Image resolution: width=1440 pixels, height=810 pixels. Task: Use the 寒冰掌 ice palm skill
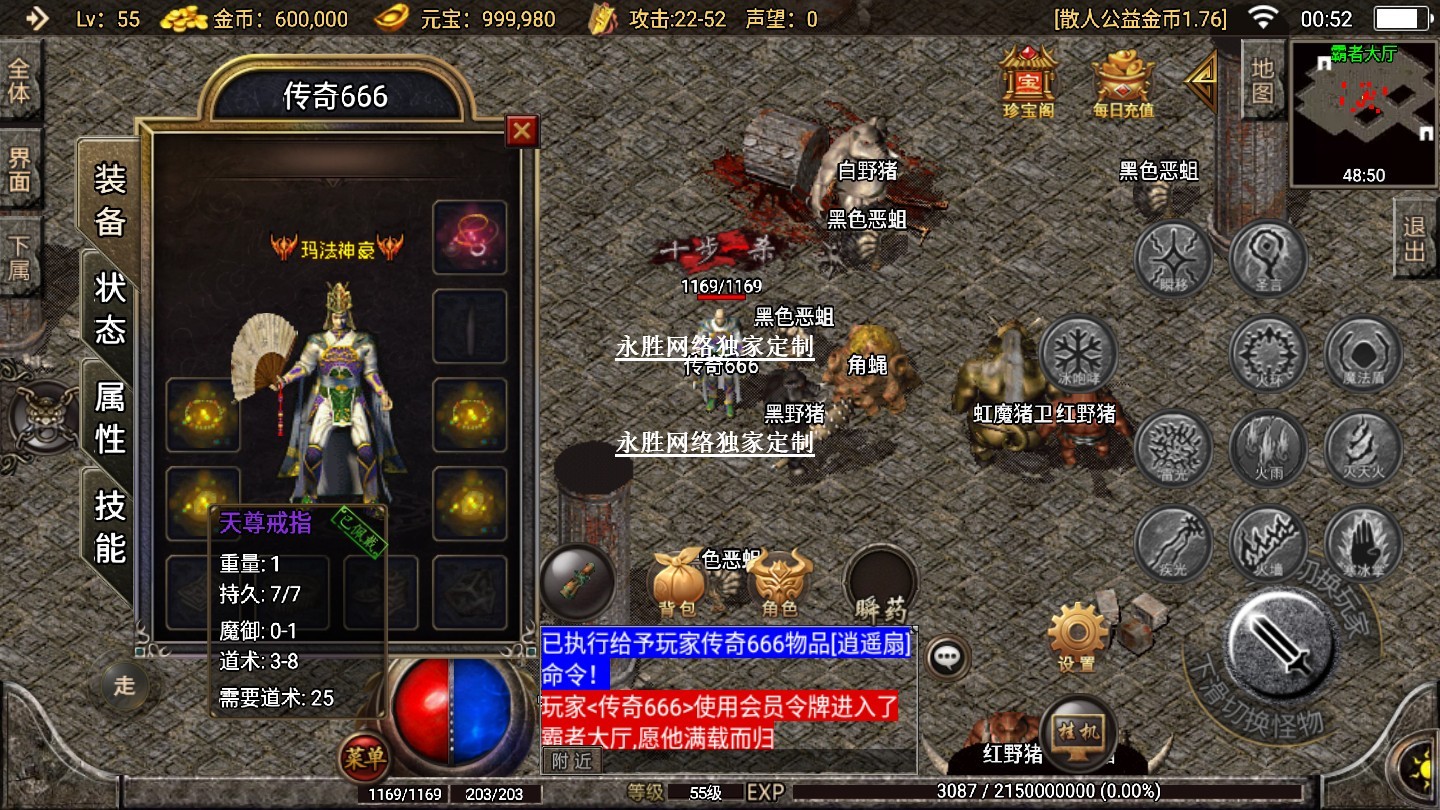[1362, 543]
